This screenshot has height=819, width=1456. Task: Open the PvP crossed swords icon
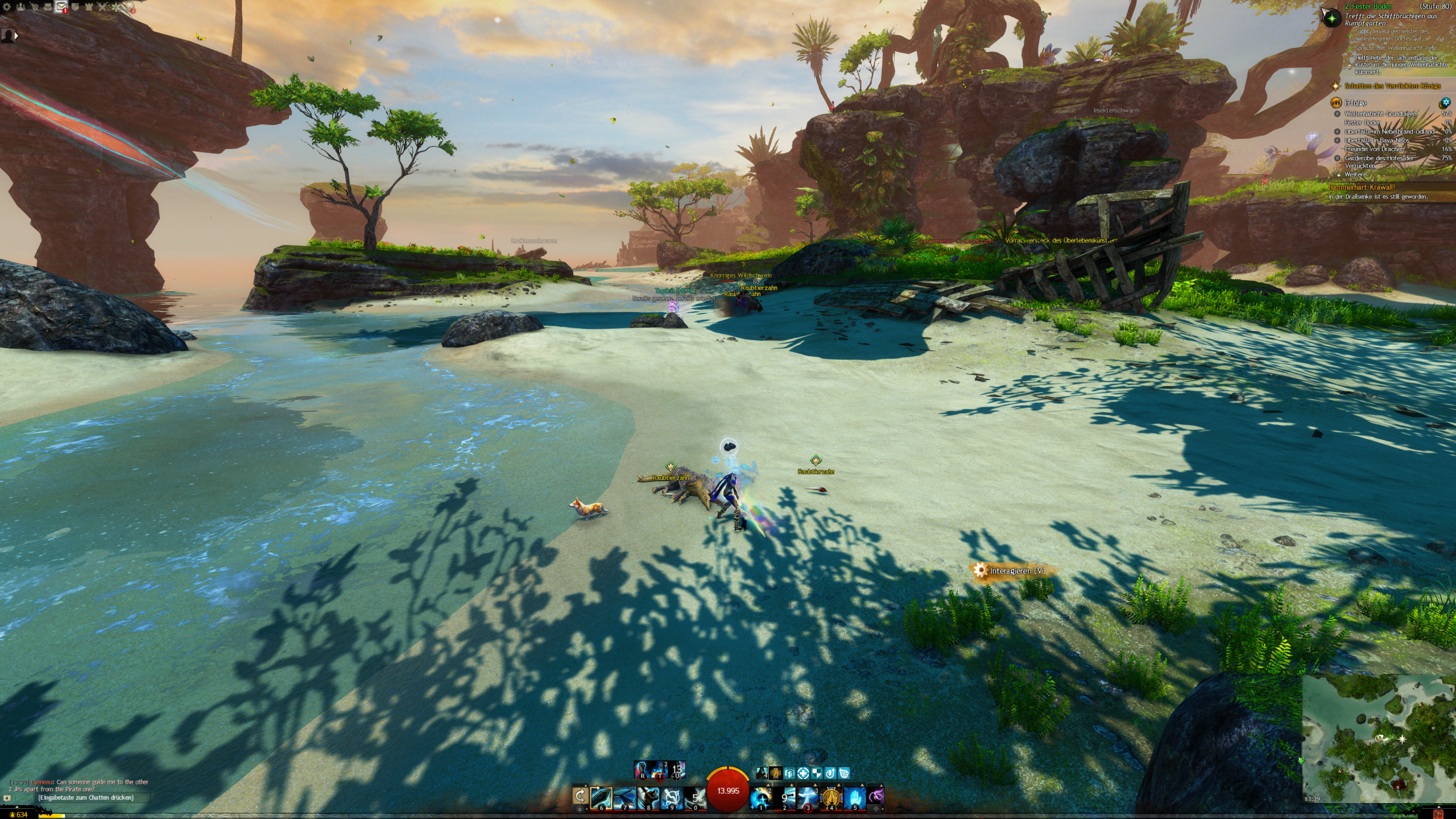pos(102,7)
